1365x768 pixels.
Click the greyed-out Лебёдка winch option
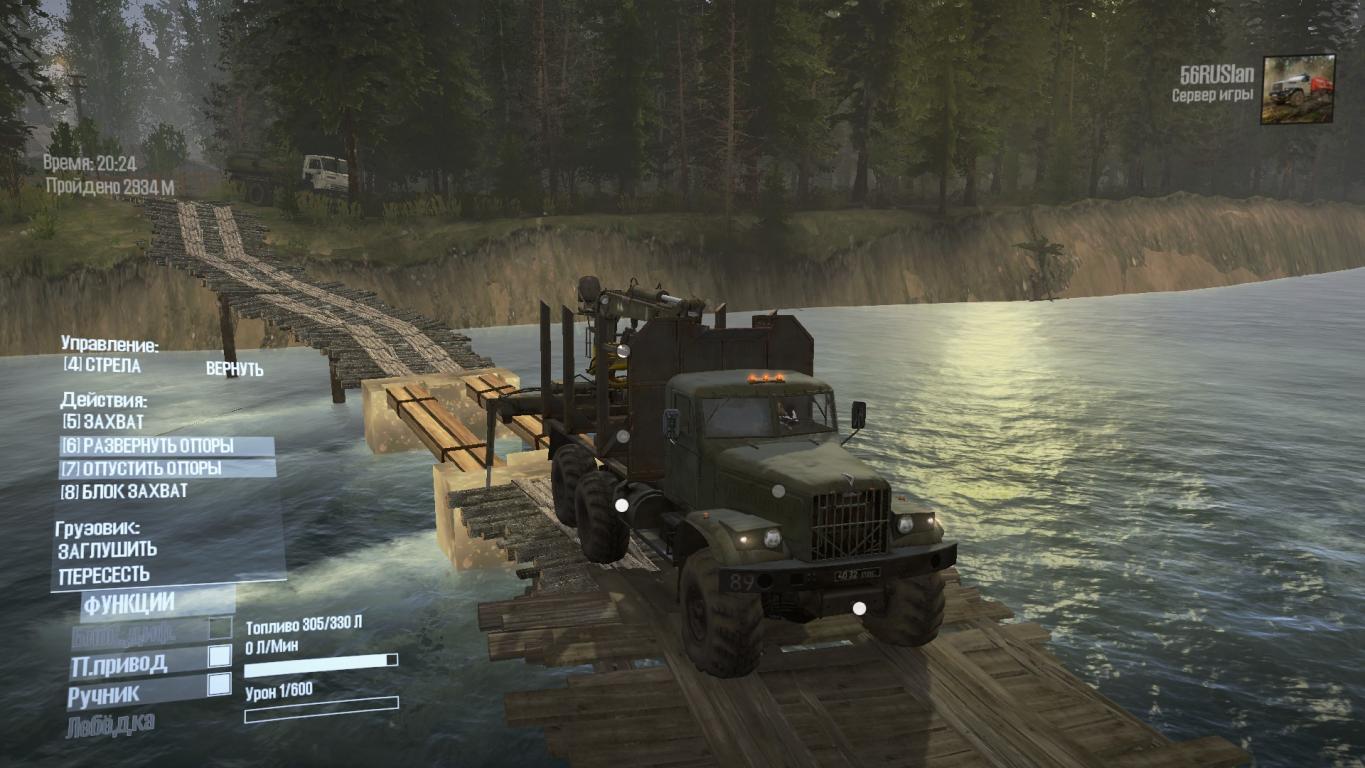[111, 724]
